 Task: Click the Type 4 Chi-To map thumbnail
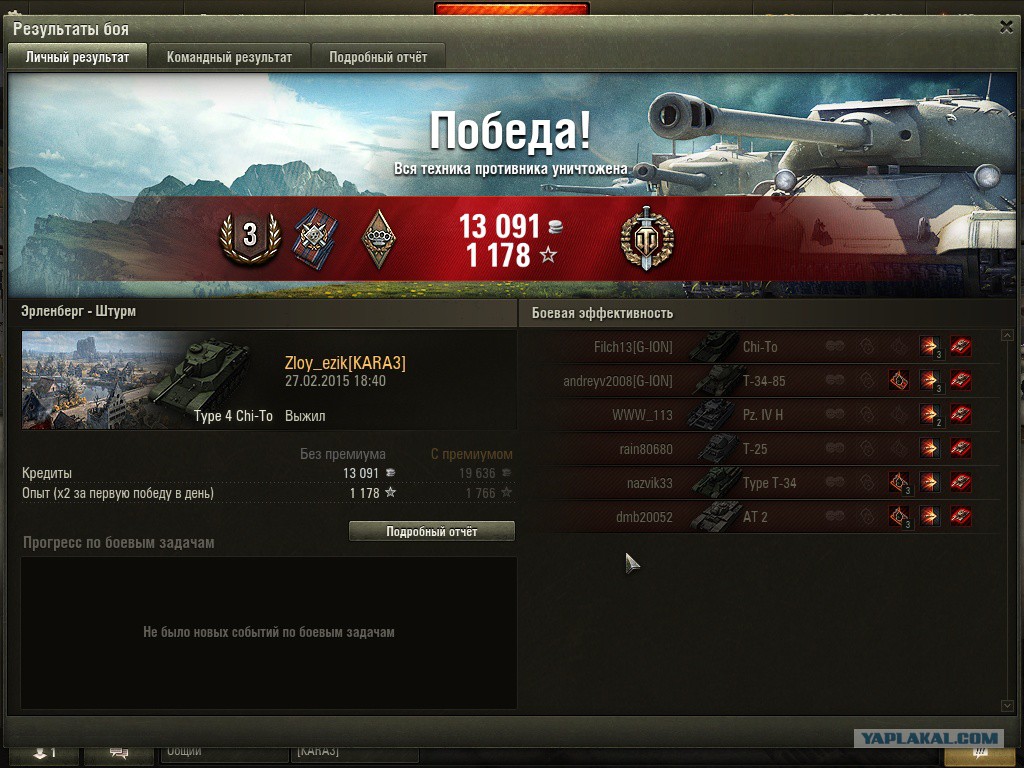137,380
